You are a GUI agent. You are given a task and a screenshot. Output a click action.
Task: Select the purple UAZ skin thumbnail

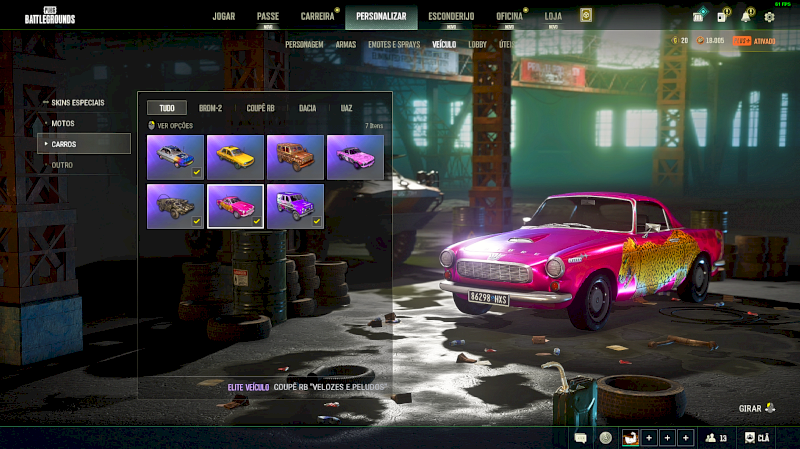[295, 206]
